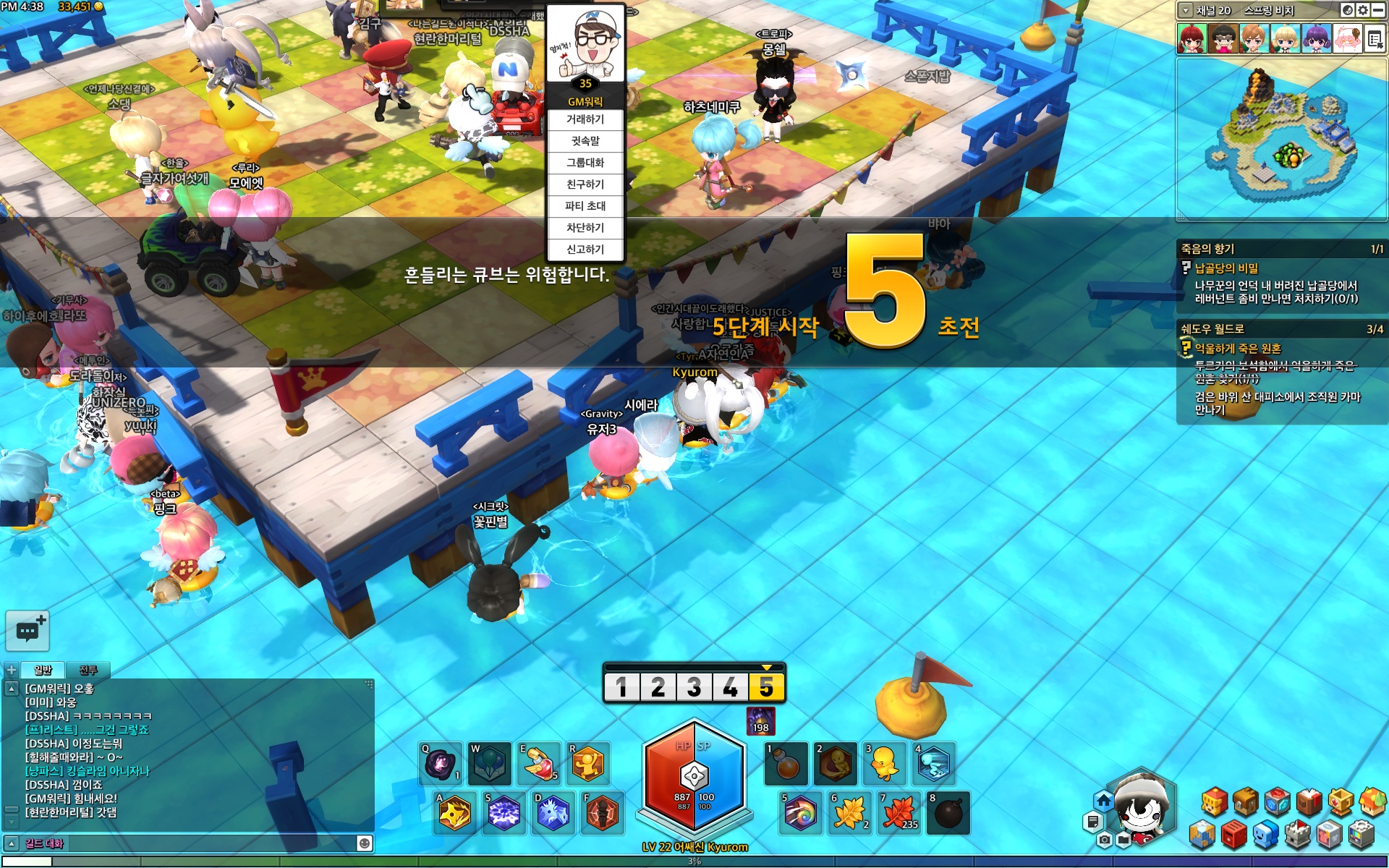
Task: Select 차단하기 to block the player
Action: click(585, 228)
